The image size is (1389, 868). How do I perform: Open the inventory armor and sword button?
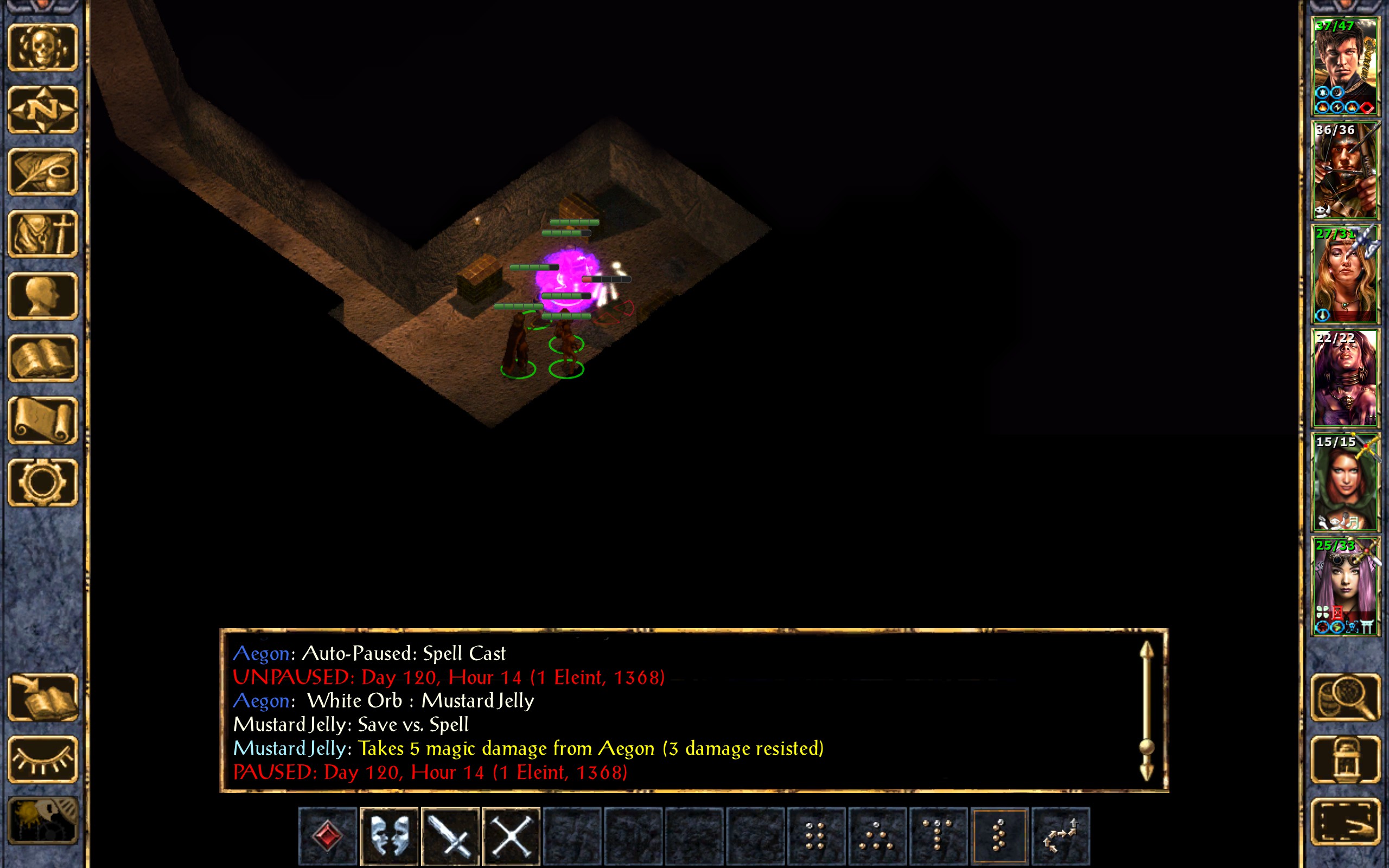tap(43, 234)
